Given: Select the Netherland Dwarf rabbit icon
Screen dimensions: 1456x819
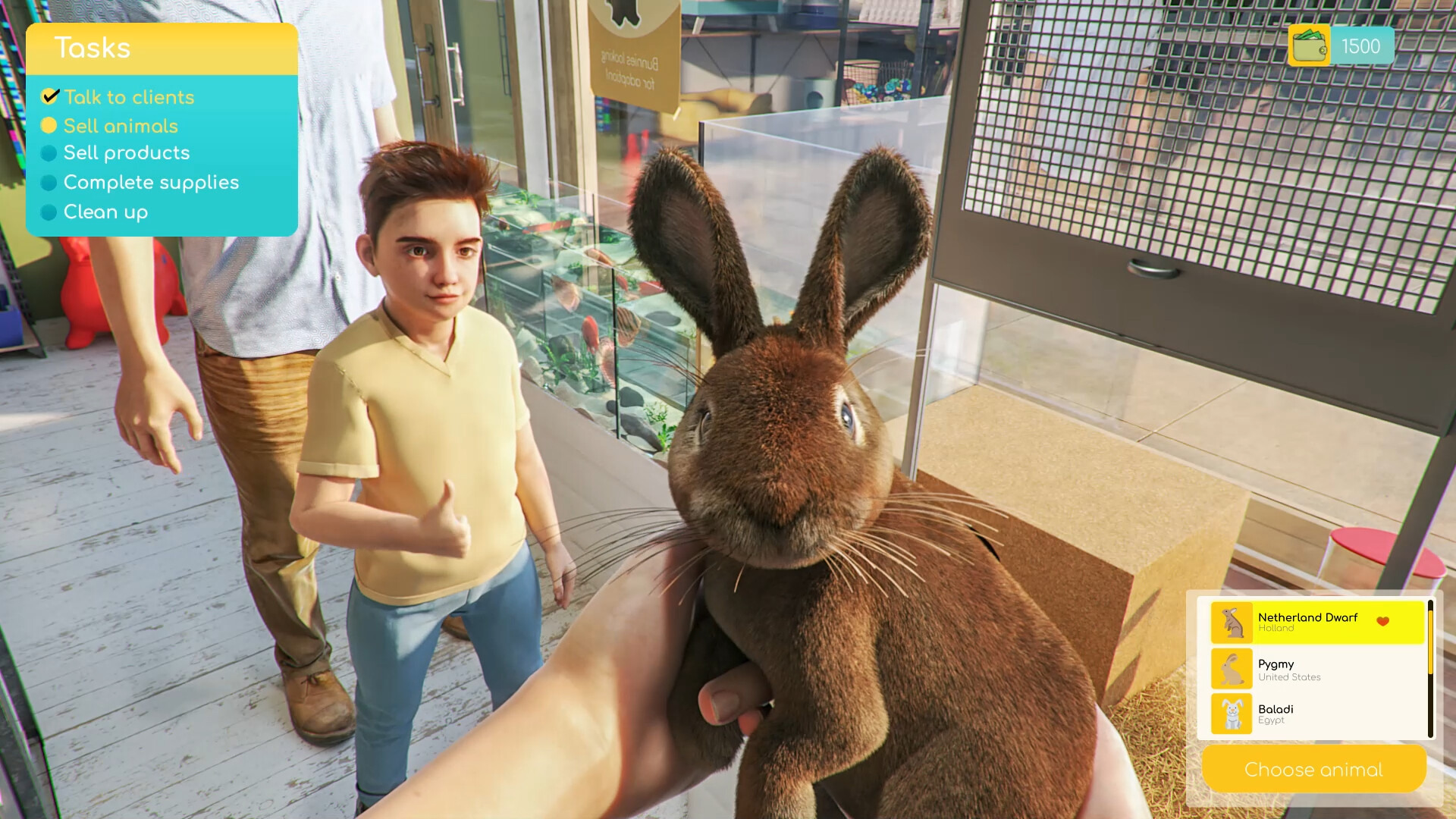Looking at the screenshot, I should (1232, 623).
